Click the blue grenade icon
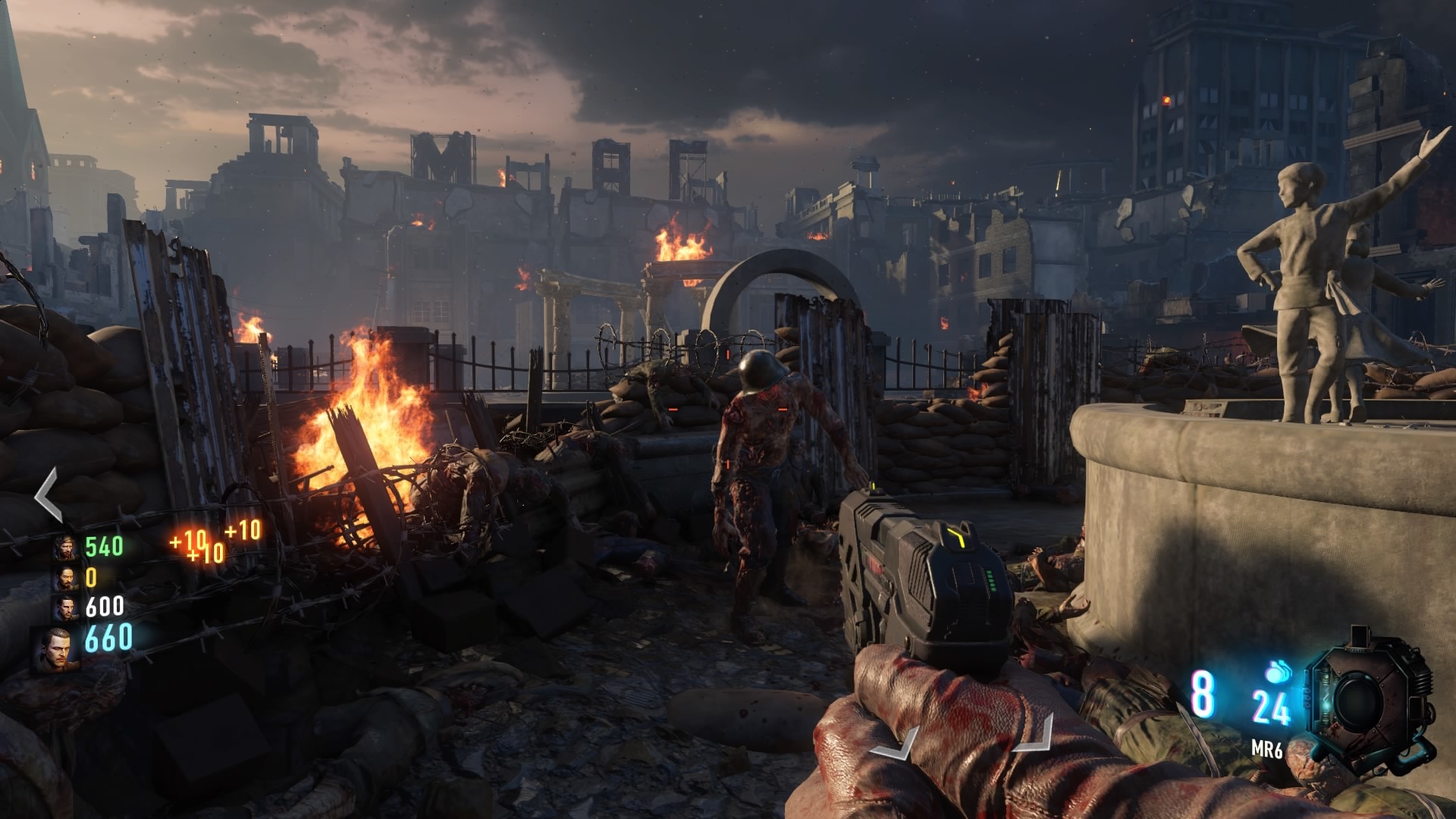Viewport: 1456px width, 819px height. (x=1278, y=671)
